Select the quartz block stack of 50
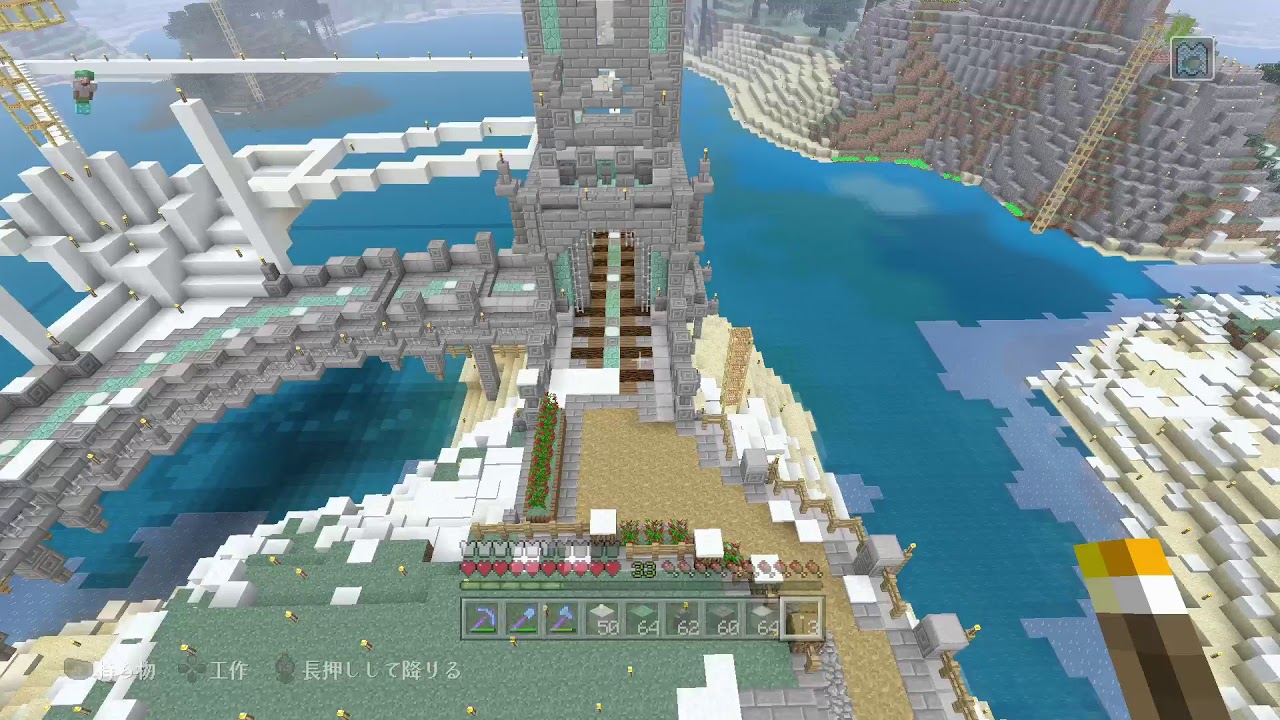 (602, 619)
